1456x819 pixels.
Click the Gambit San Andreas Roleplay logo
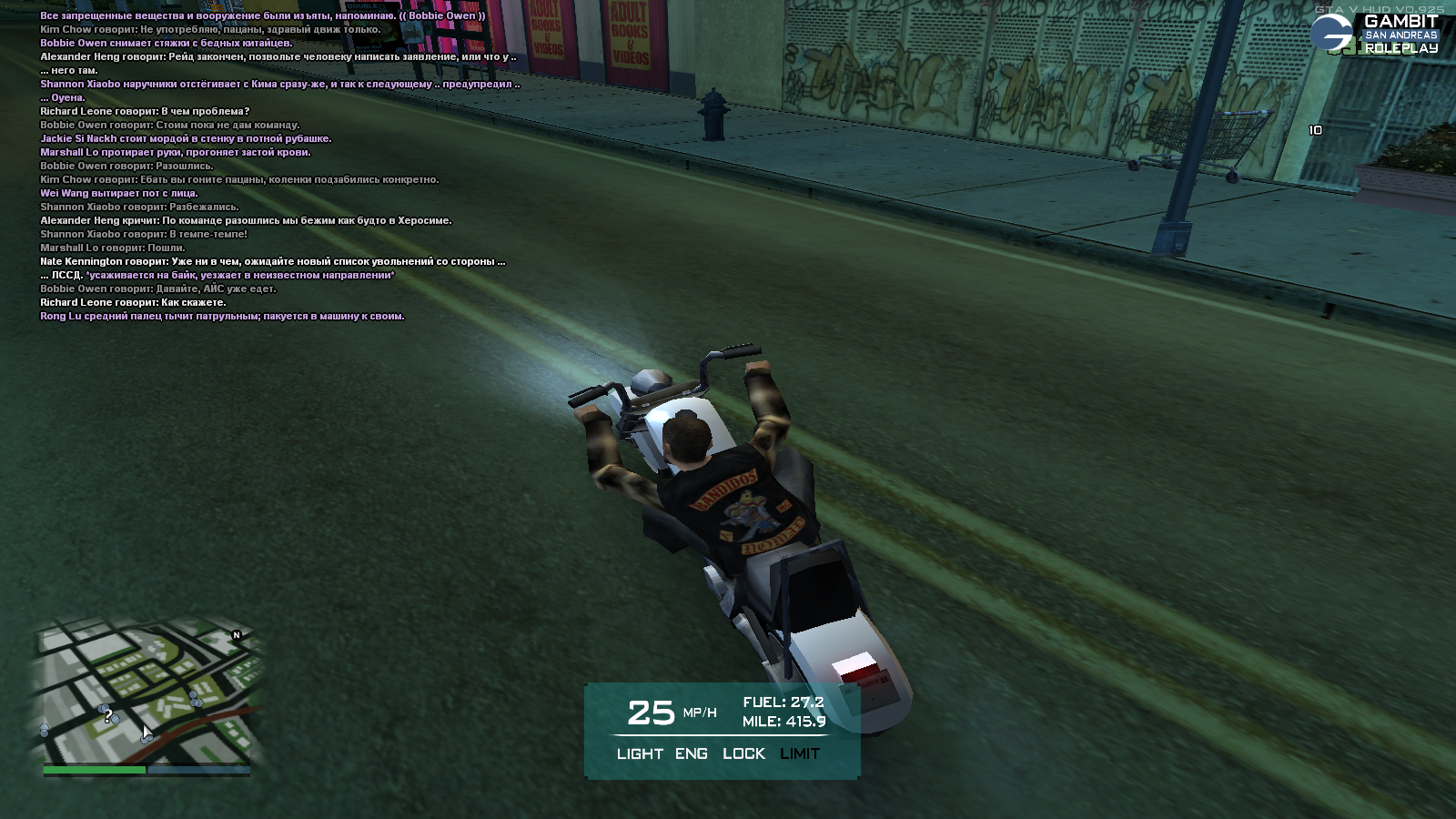click(x=1376, y=34)
